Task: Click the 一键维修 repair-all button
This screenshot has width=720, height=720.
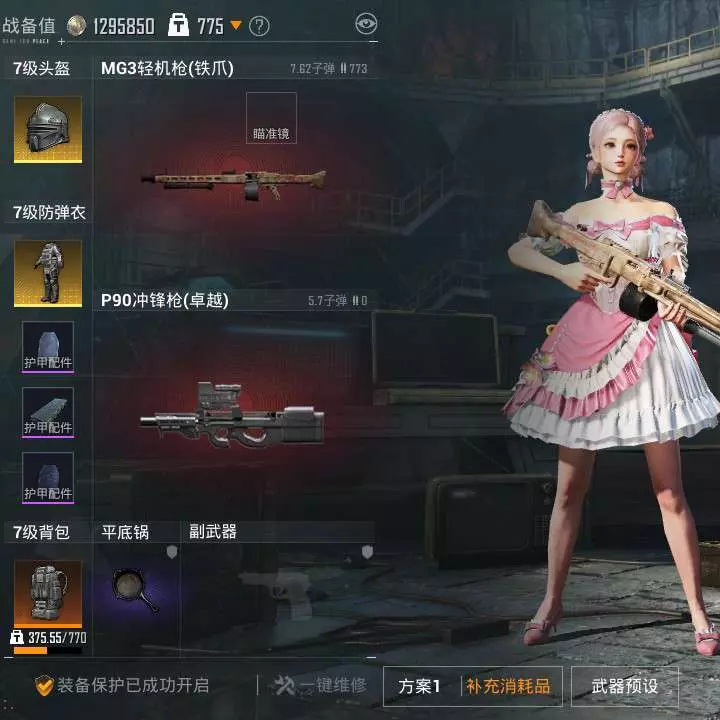Action: [320, 686]
